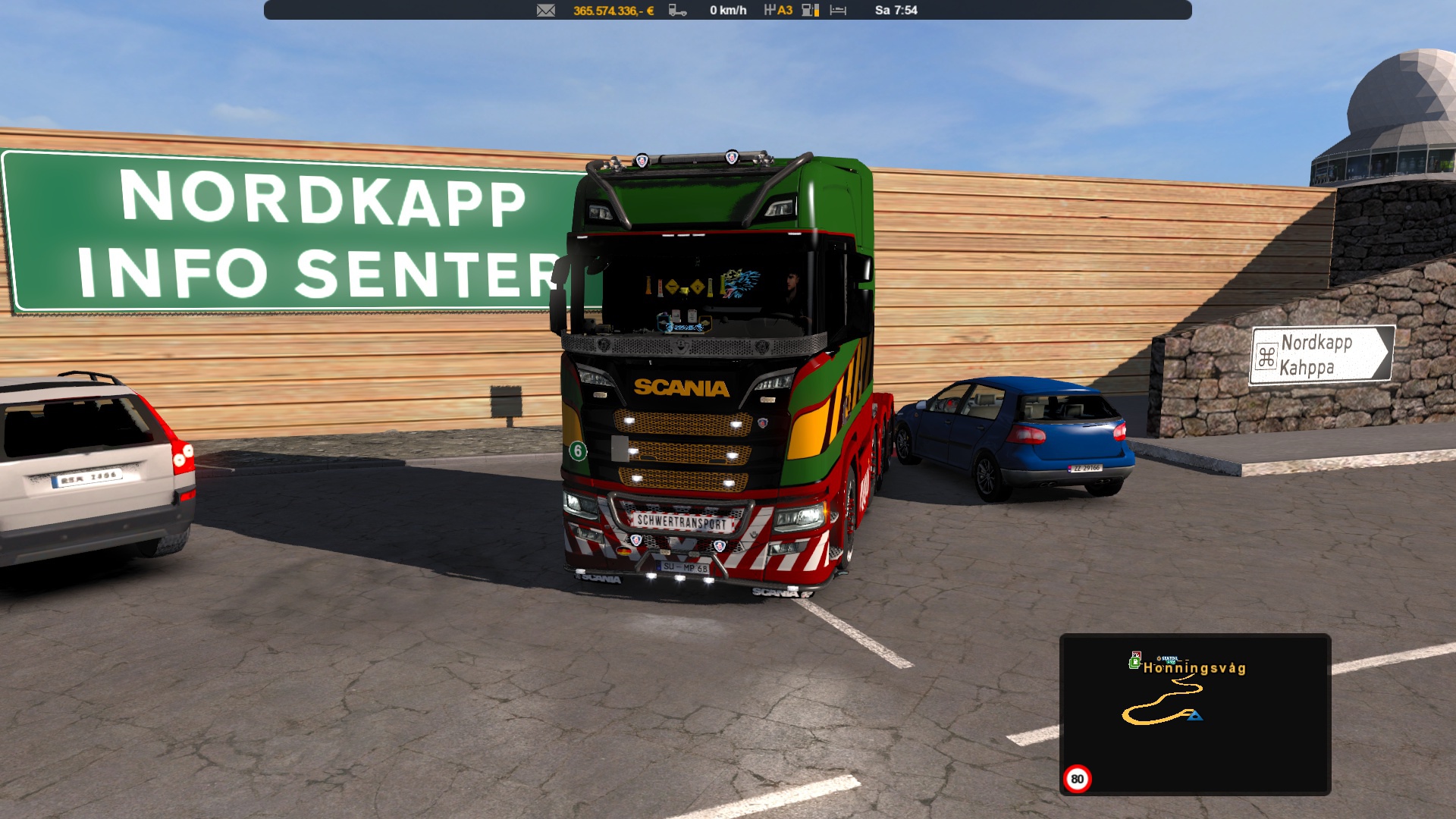
Task: Open the route advisor minimap
Action: click(x=1194, y=714)
